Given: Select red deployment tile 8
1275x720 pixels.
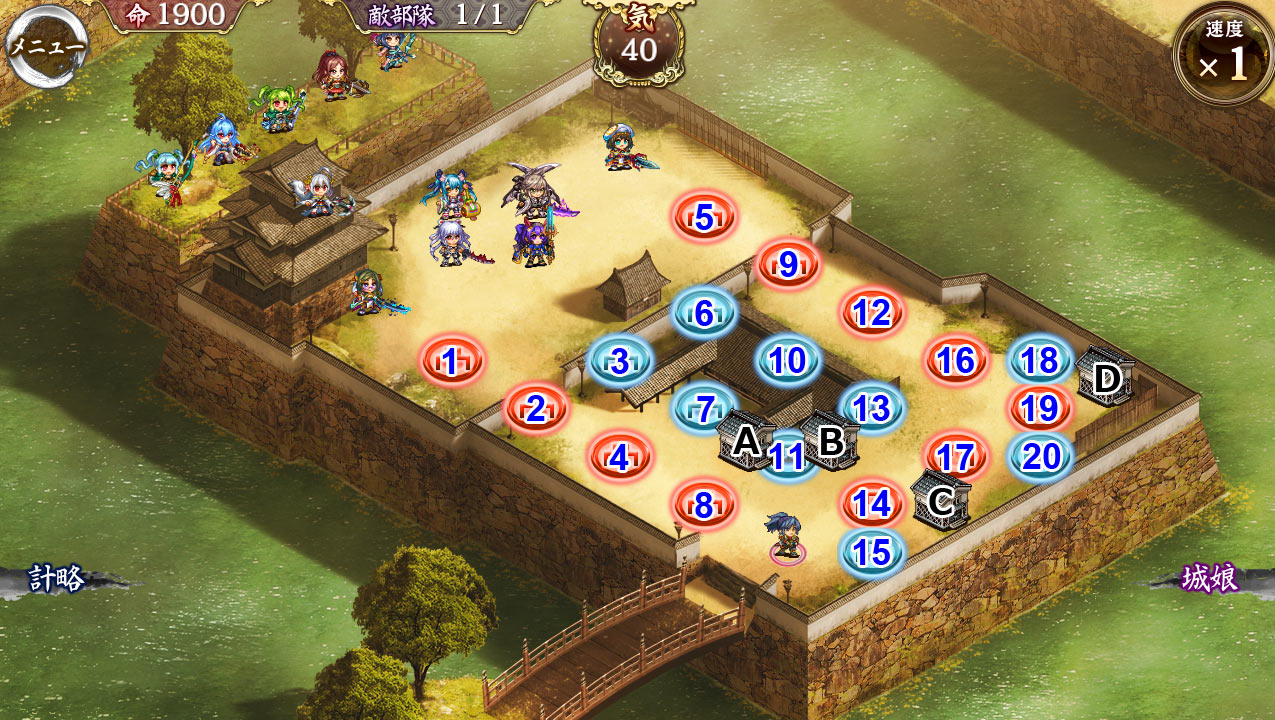Looking at the screenshot, I should click(x=704, y=505).
